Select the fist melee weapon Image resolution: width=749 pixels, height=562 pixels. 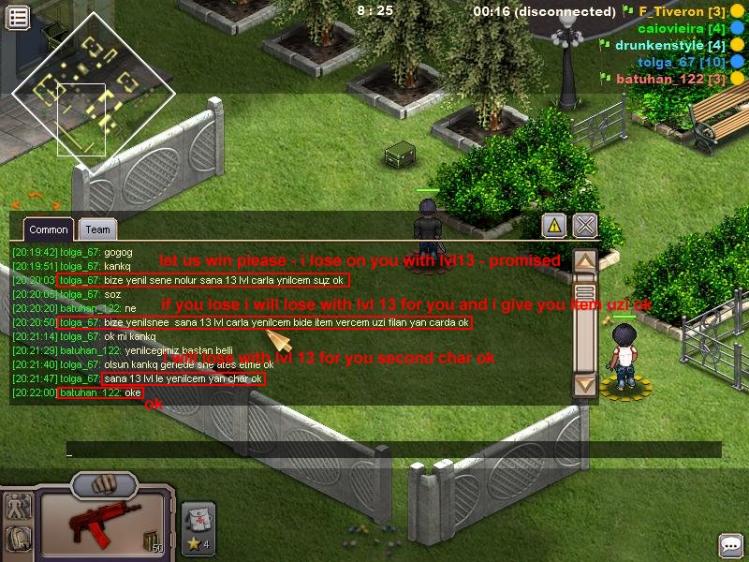tap(105, 483)
